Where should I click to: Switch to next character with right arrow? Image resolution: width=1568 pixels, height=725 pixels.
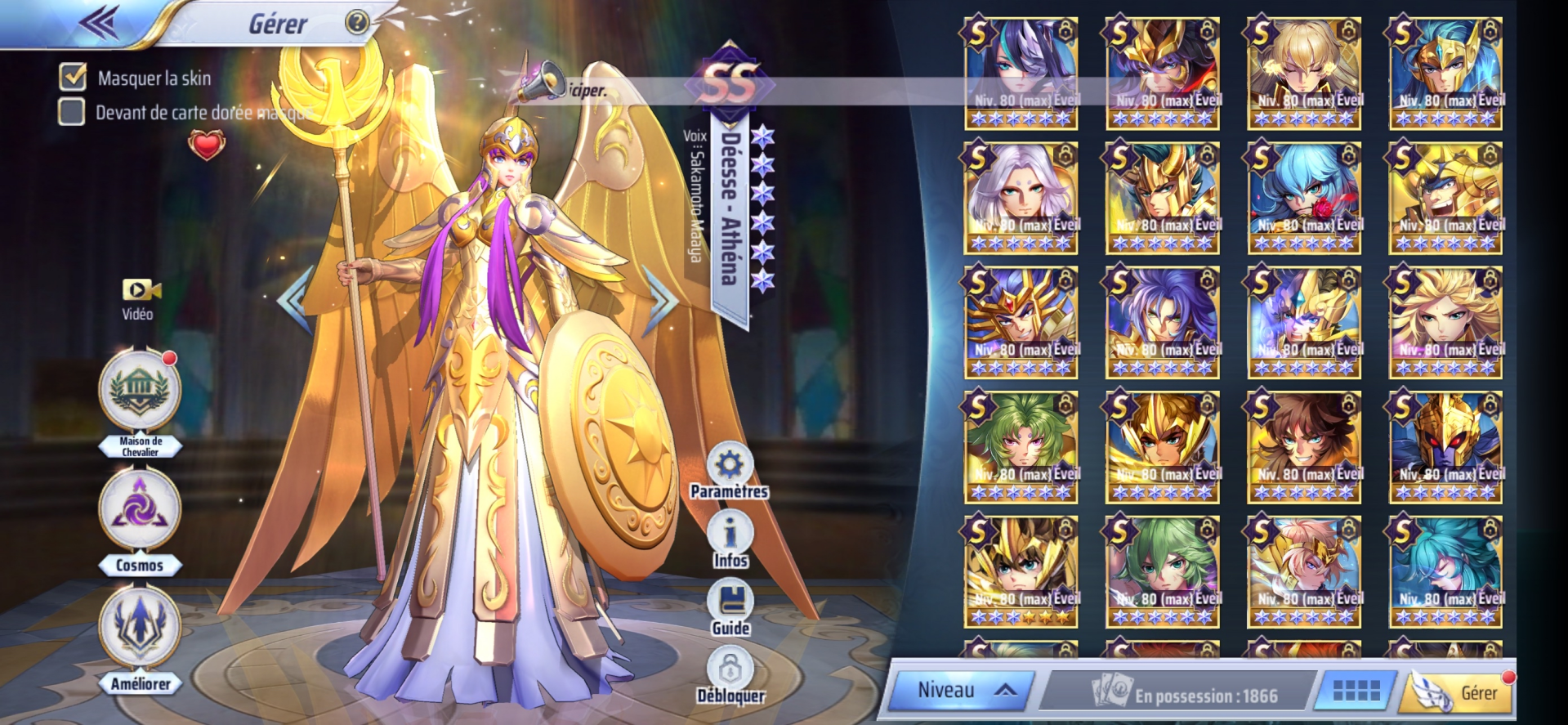tap(660, 299)
